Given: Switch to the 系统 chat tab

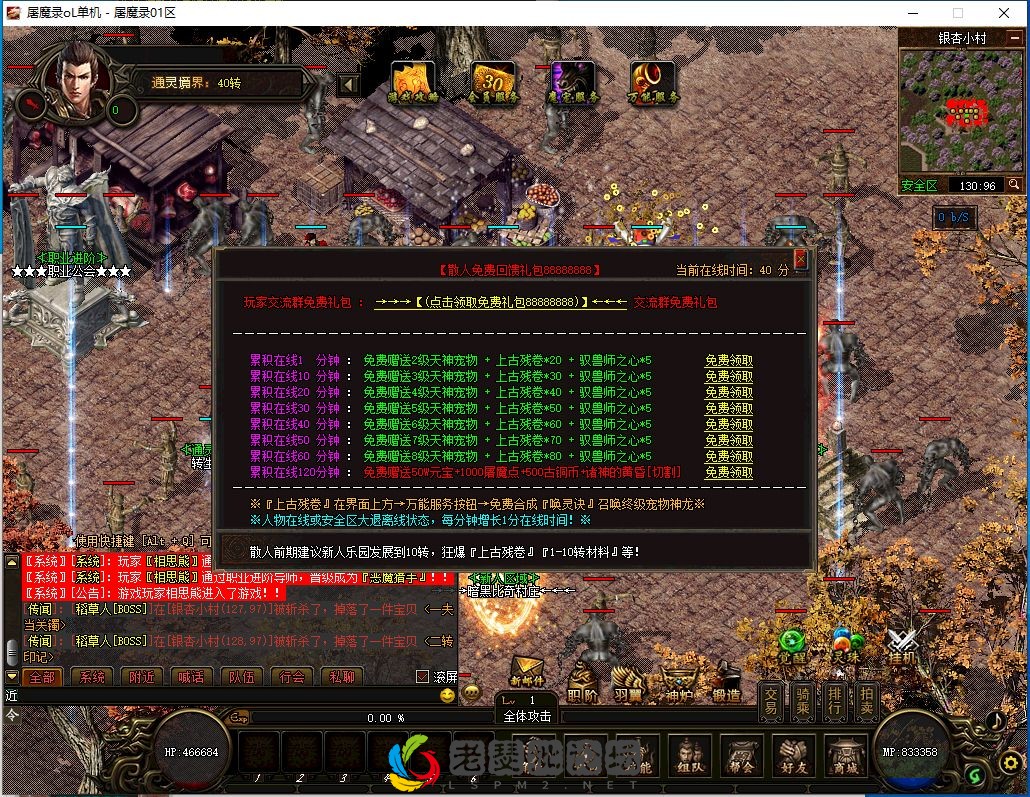Looking at the screenshot, I should [92, 677].
